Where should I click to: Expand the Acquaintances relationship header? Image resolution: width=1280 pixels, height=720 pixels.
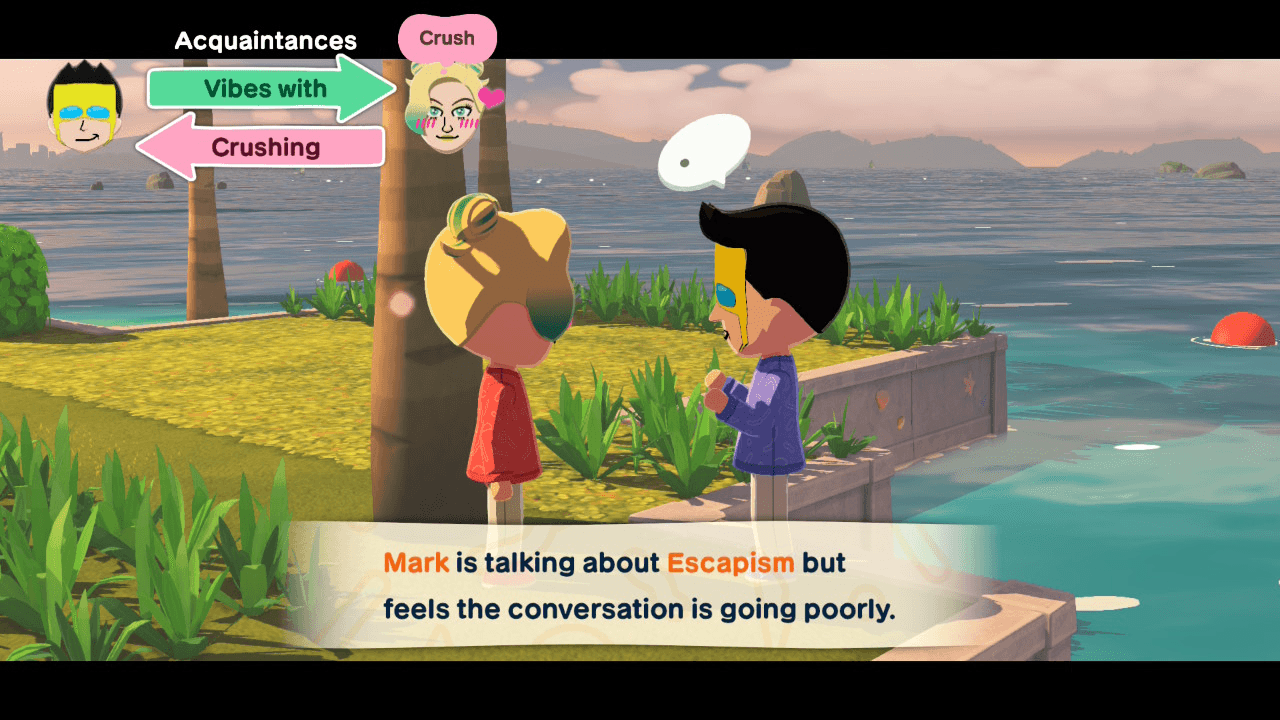coord(265,40)
